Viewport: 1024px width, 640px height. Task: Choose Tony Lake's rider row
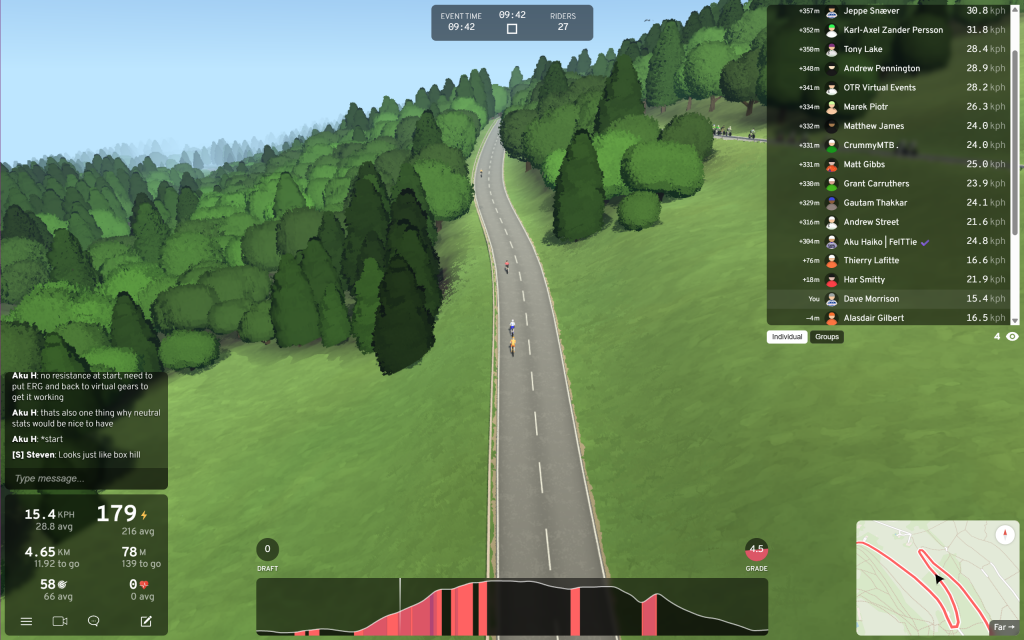(x=892, y=49)
